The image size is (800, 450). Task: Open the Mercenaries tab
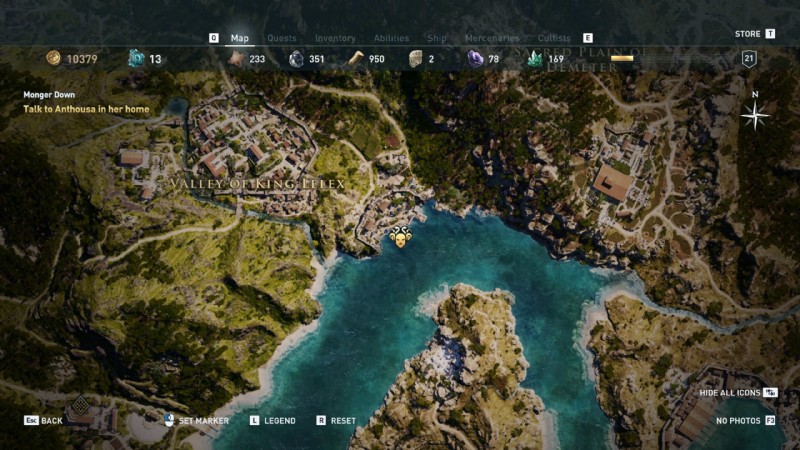tap(493, 38)
